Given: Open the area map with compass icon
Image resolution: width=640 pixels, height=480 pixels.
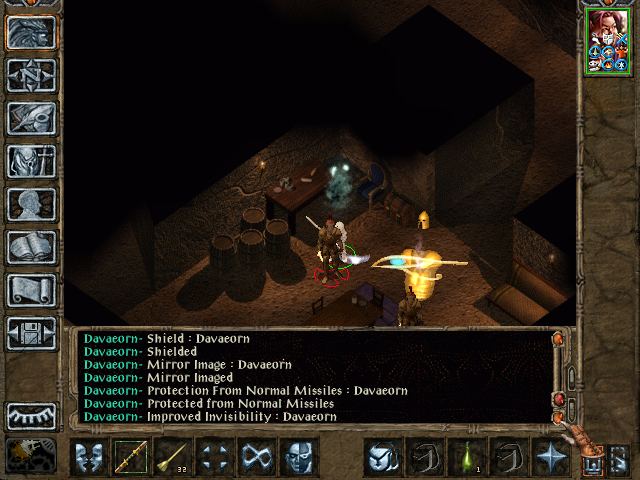Looking at the screenshot, I should tap(31, 75).
